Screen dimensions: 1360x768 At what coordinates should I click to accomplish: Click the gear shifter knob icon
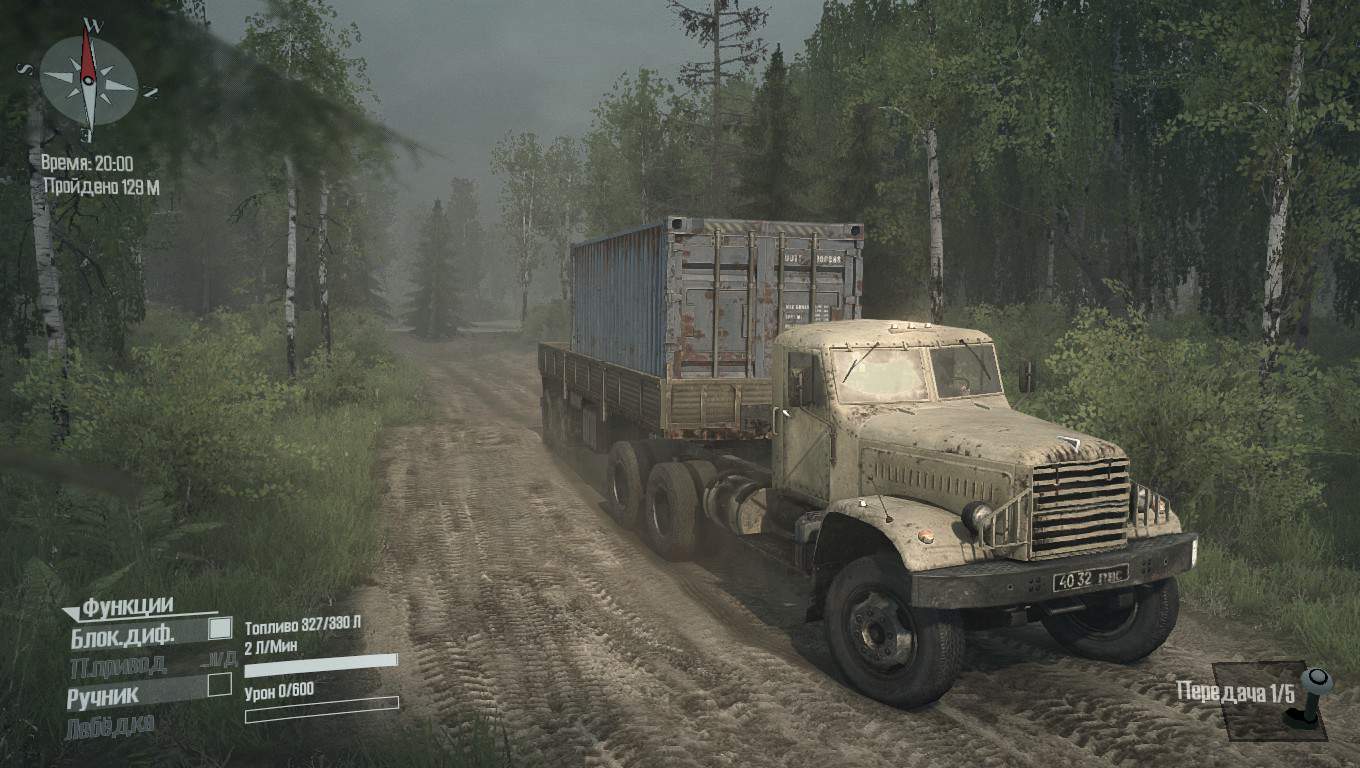click(1314, 682)
